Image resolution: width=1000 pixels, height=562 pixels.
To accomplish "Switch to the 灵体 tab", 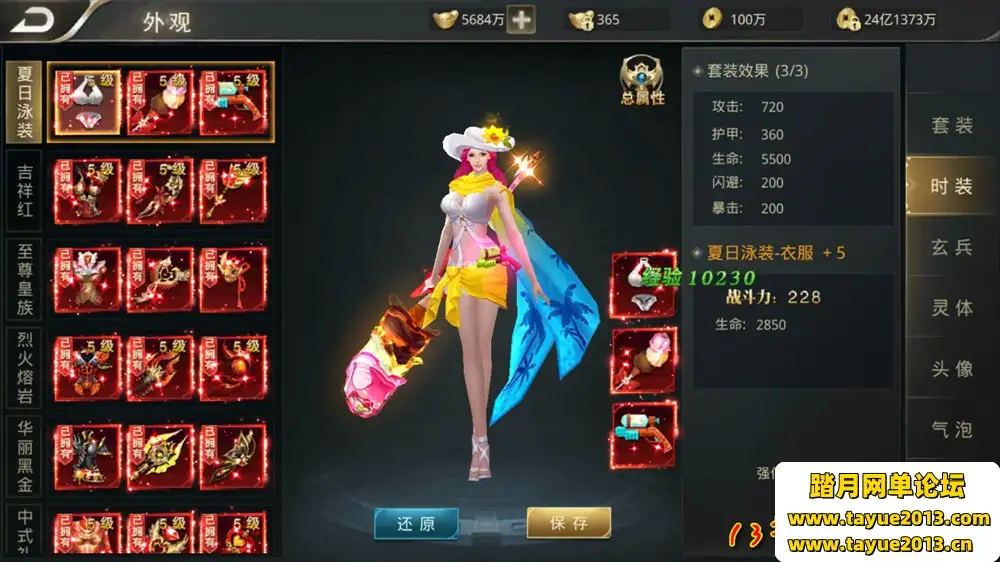I will [x=951, y=308].
